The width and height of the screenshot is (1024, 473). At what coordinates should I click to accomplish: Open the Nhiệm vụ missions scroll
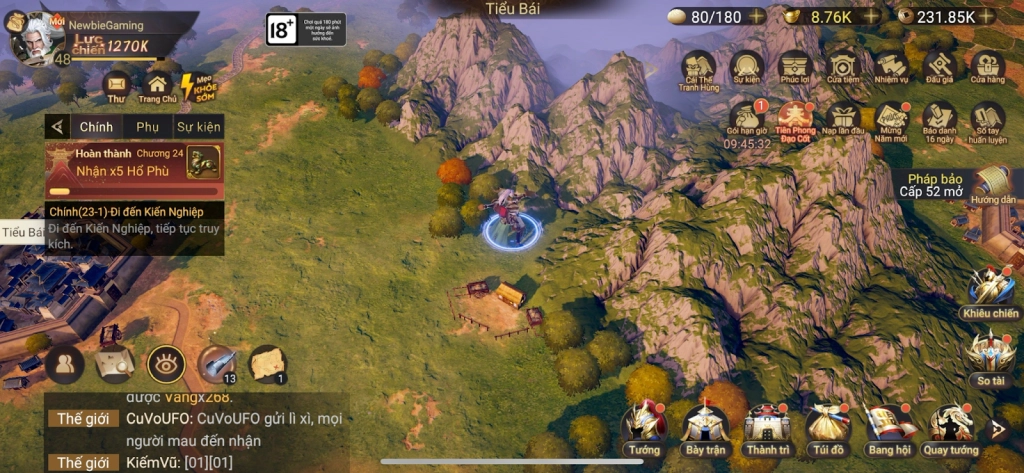[x=890, y=68]
